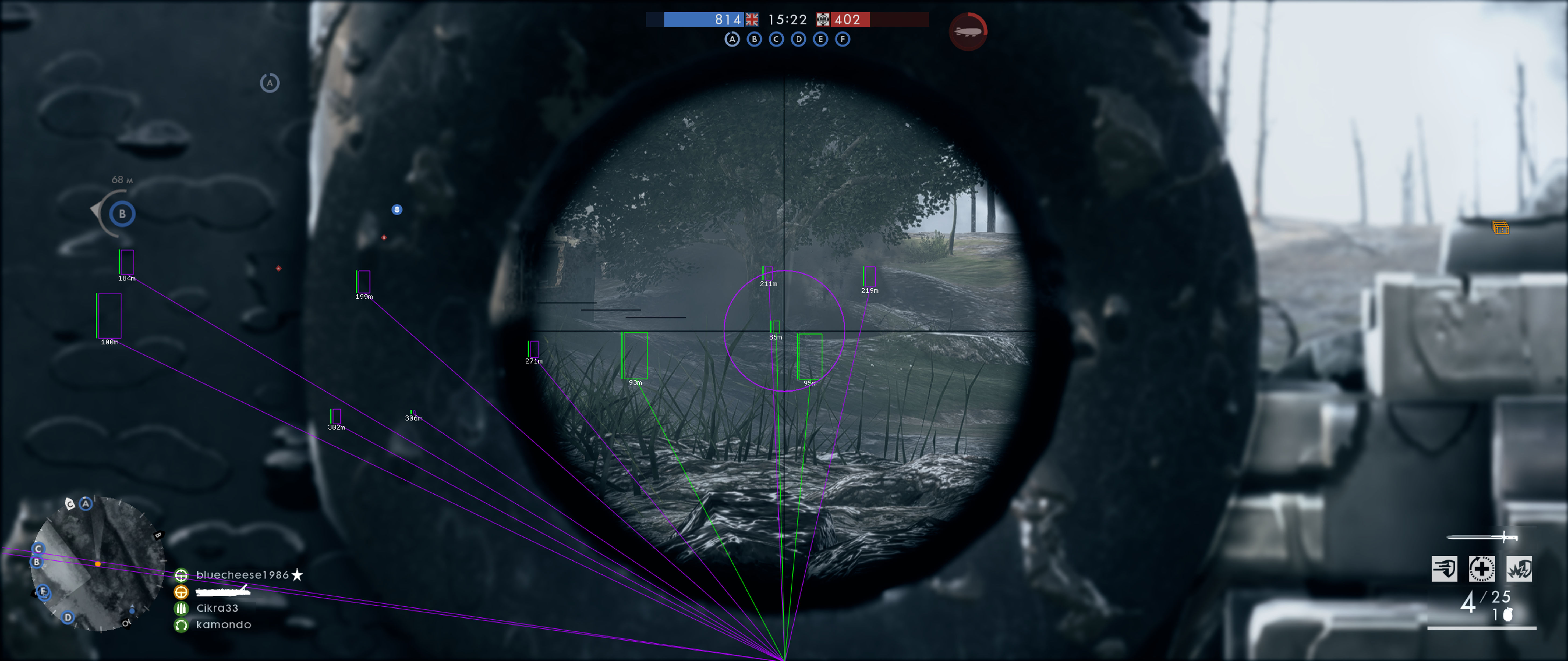Click the Cover perk shield icon
1568x661 pixels.
pyautogui.click(x=1445, y=569)
